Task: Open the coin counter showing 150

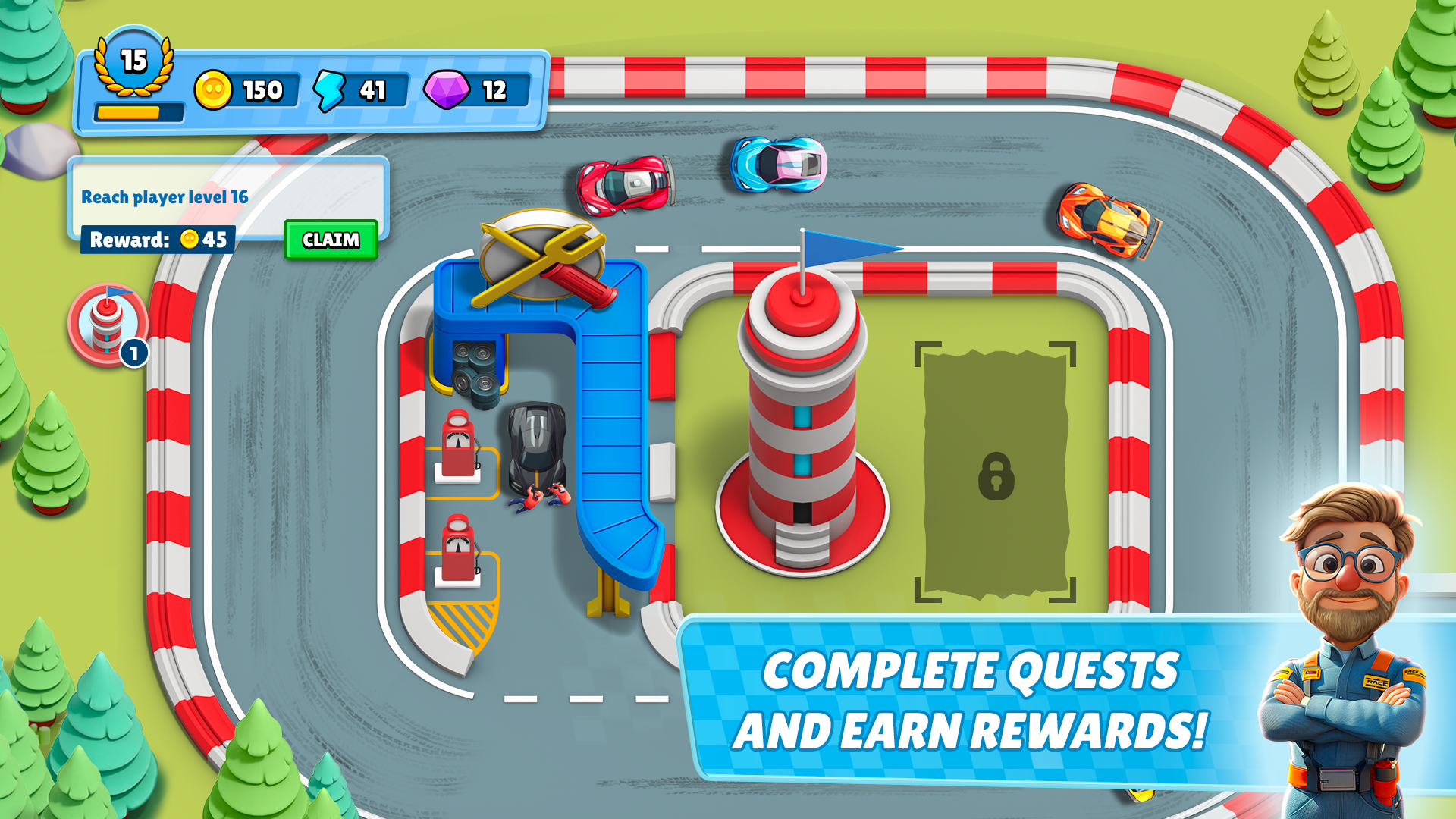Action: coord(243,89)
